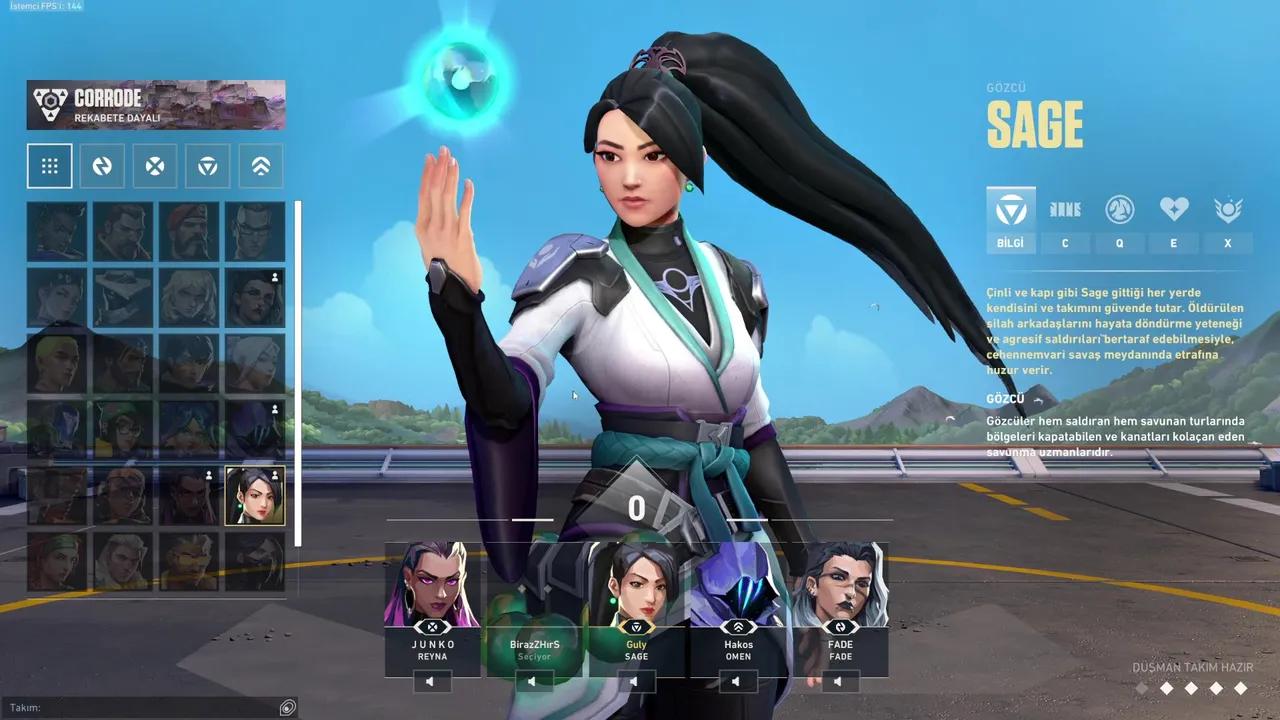Viewport: 1280px width, 720px height.
Task: Click Hakos's Omen player card
Action: click(x=736, y=600)
